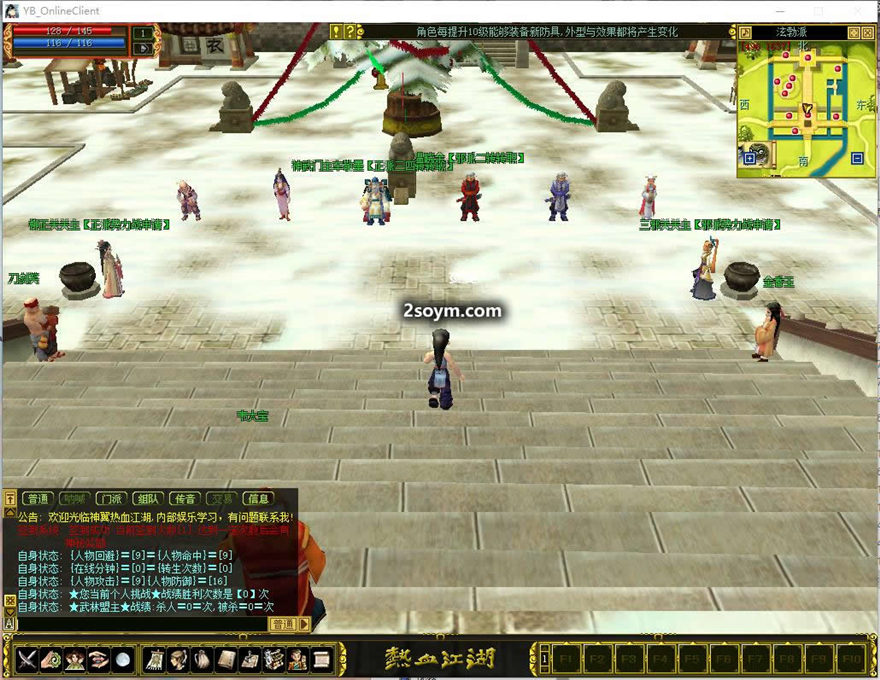Show the 信息 chat tab

click(x=258, y=498)
